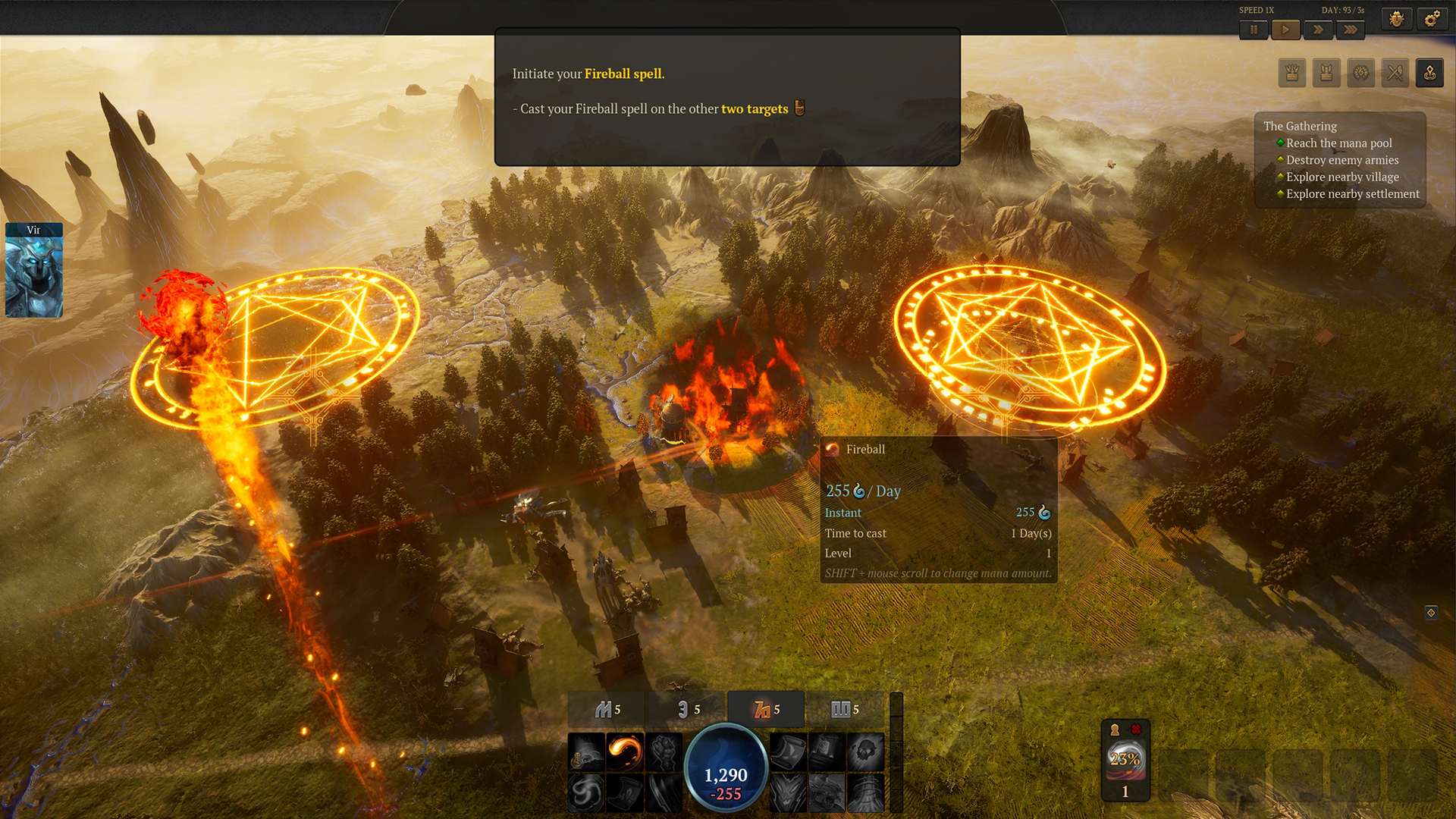Switch to the active orange rune tab

[766, 710]
